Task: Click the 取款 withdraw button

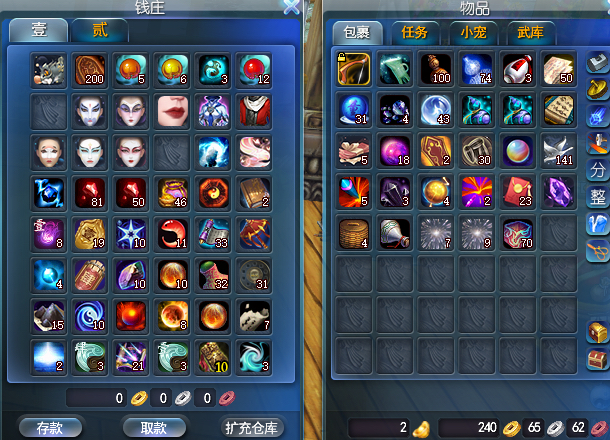Action: [153, 427]
